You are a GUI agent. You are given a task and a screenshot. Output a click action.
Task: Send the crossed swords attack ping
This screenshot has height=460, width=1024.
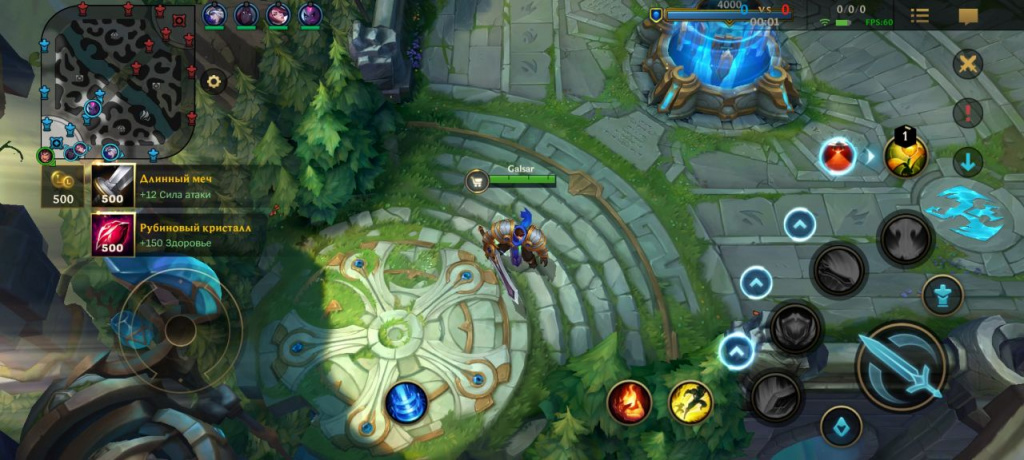tap(967, 65)
